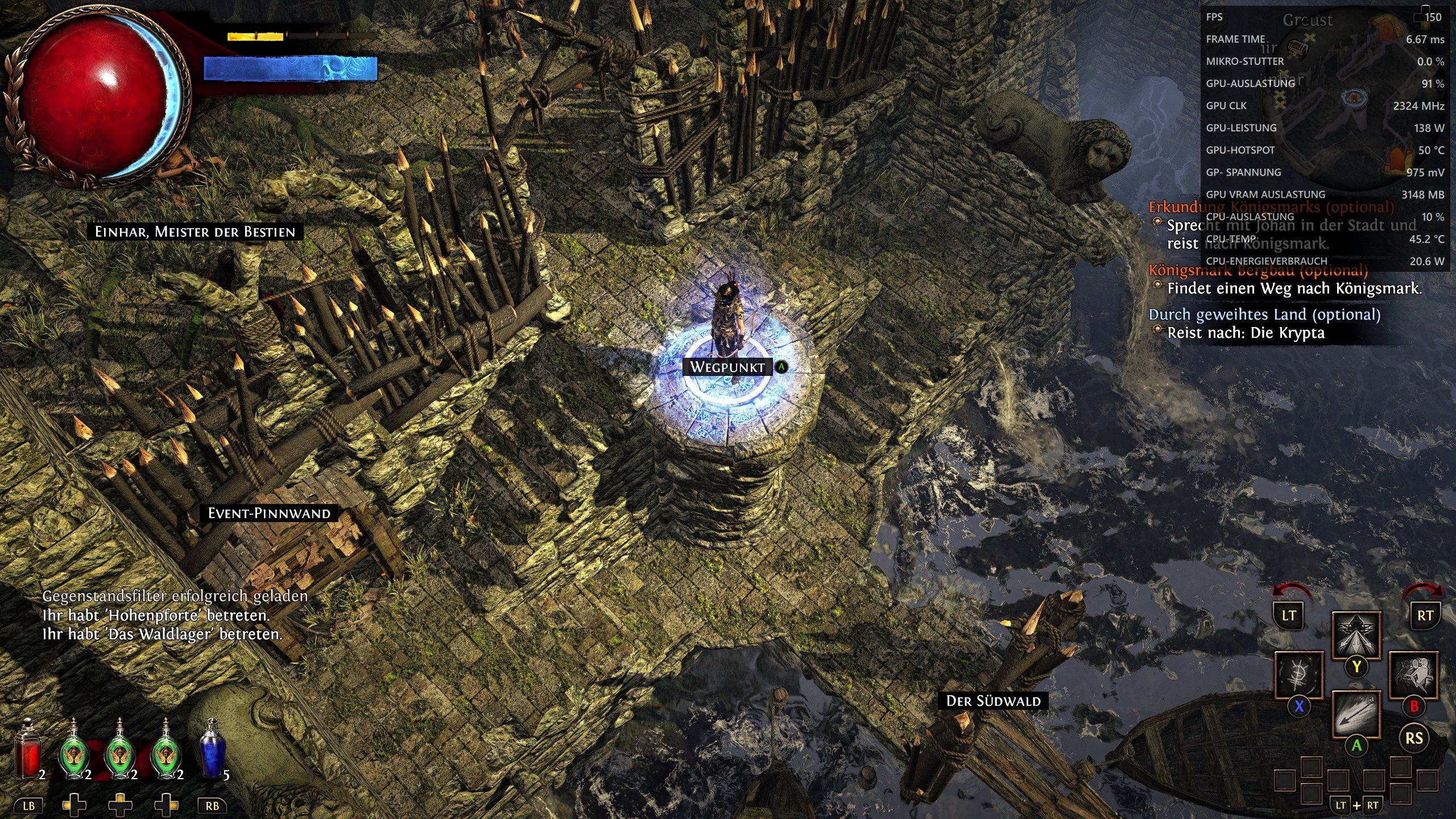Select the Durch geweihtes Land quest
The width and height of the screenshot is (1456, 819).
coord(1264,315)
